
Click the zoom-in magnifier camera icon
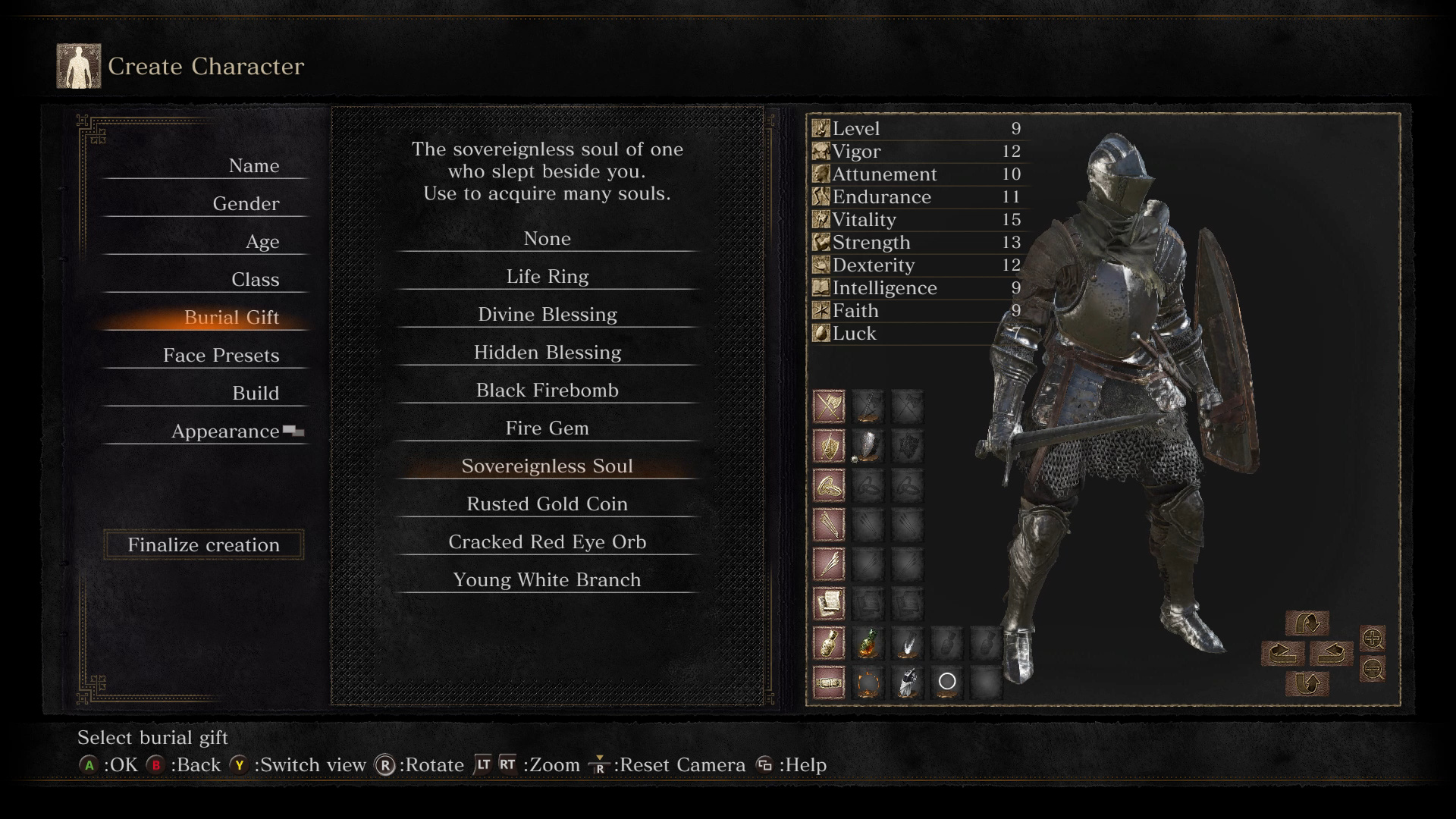(x=1373, y=639)
